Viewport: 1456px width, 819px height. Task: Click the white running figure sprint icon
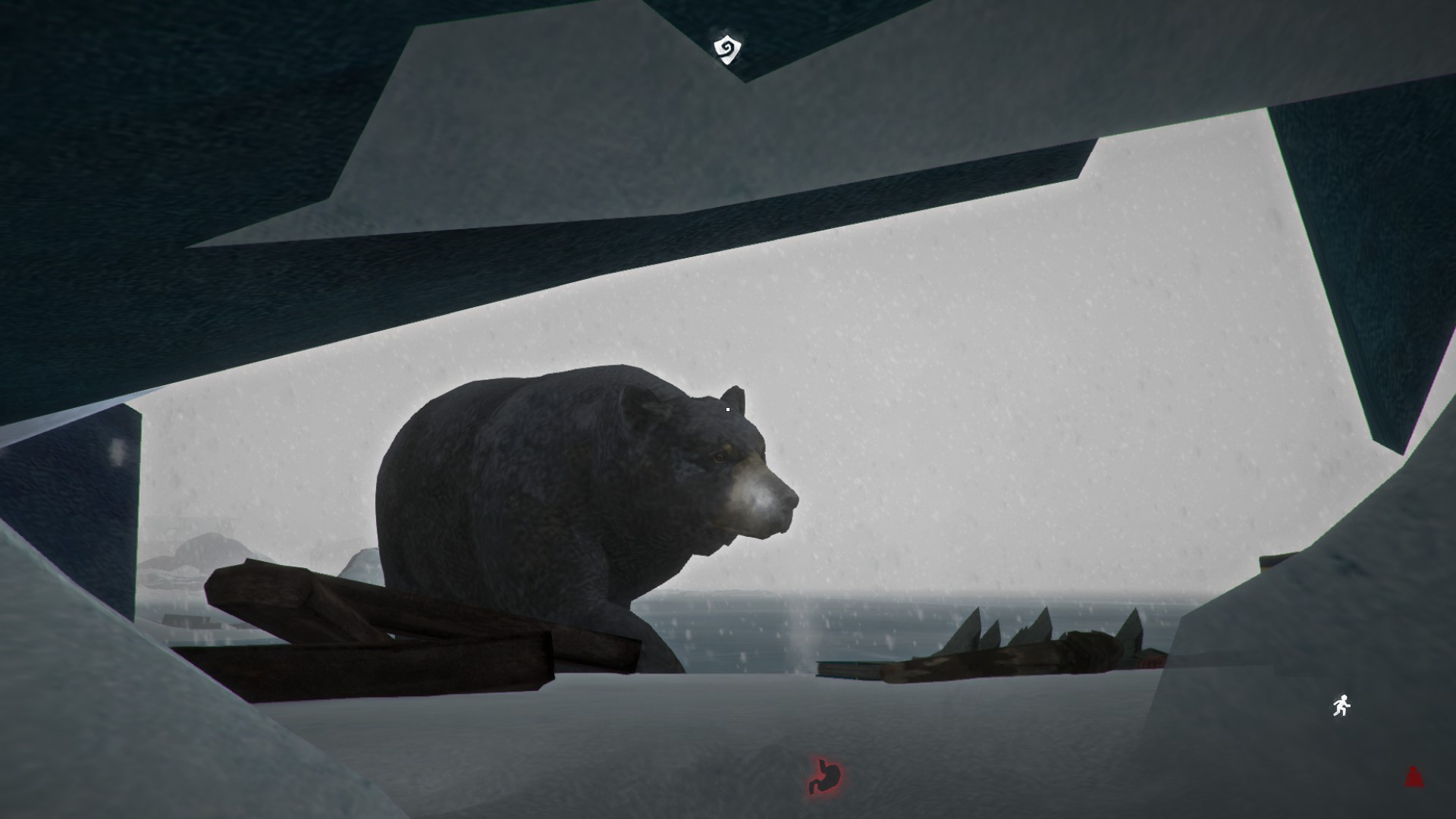click(x=1341, y=706)
